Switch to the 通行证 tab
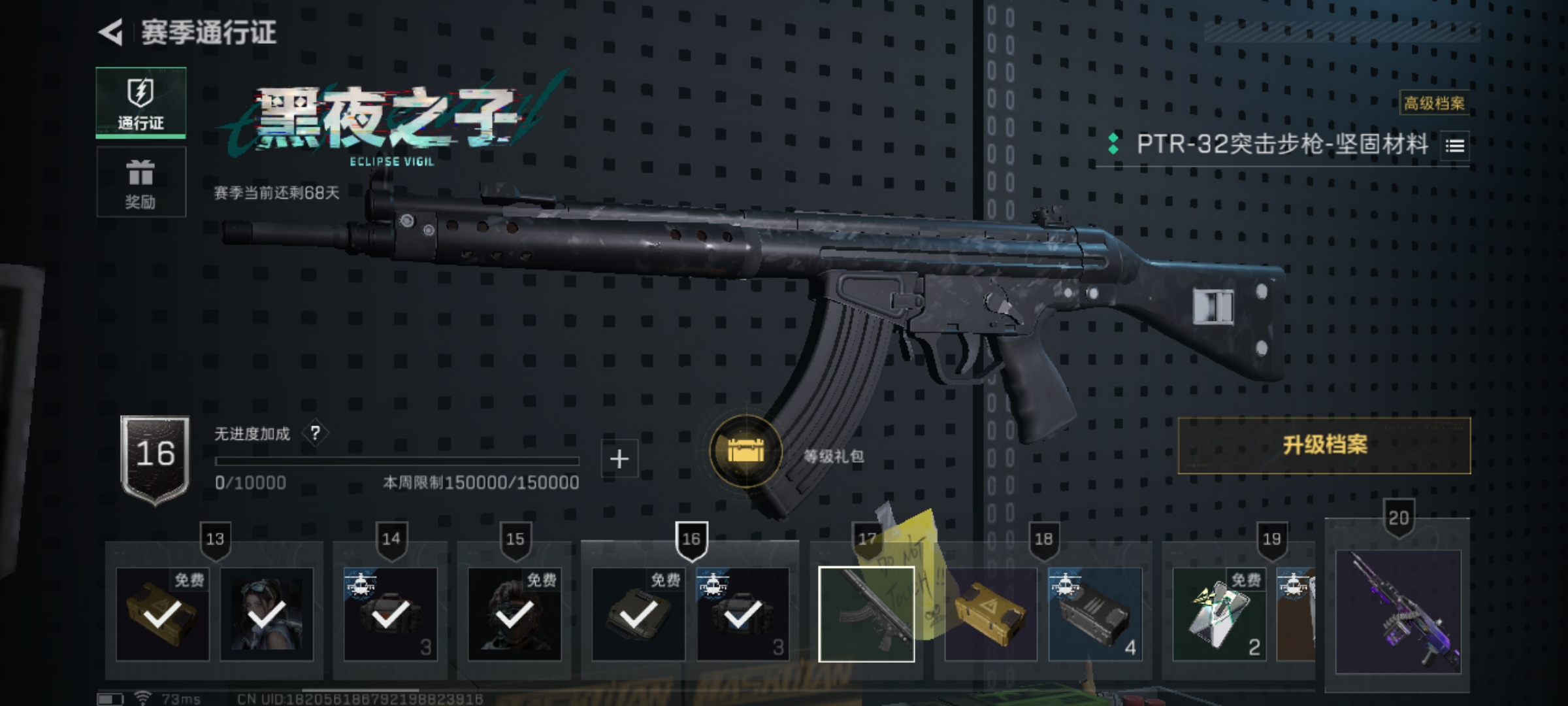The height and width of the screenshot is (706, 1568). tap(141, 103)
